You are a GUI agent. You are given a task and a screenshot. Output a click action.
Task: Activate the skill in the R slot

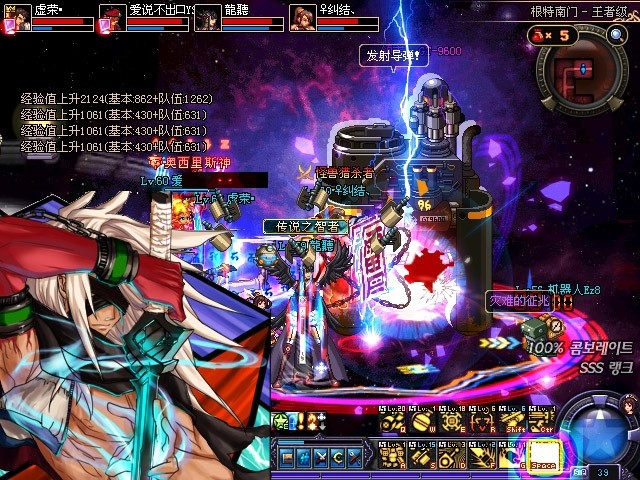(482, 422)
